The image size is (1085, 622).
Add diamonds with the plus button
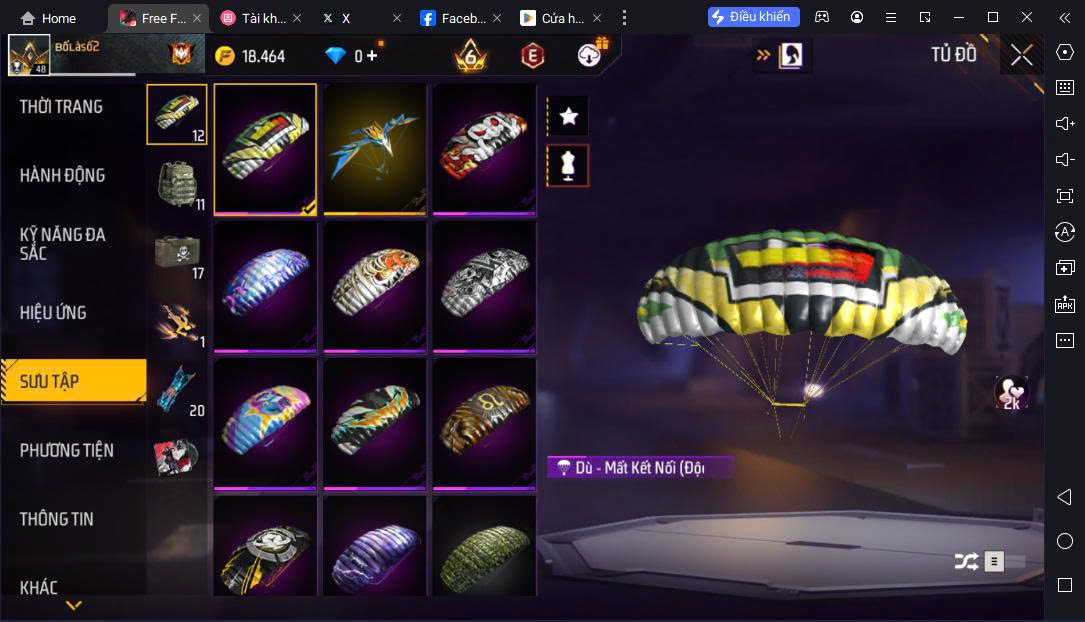372,56
